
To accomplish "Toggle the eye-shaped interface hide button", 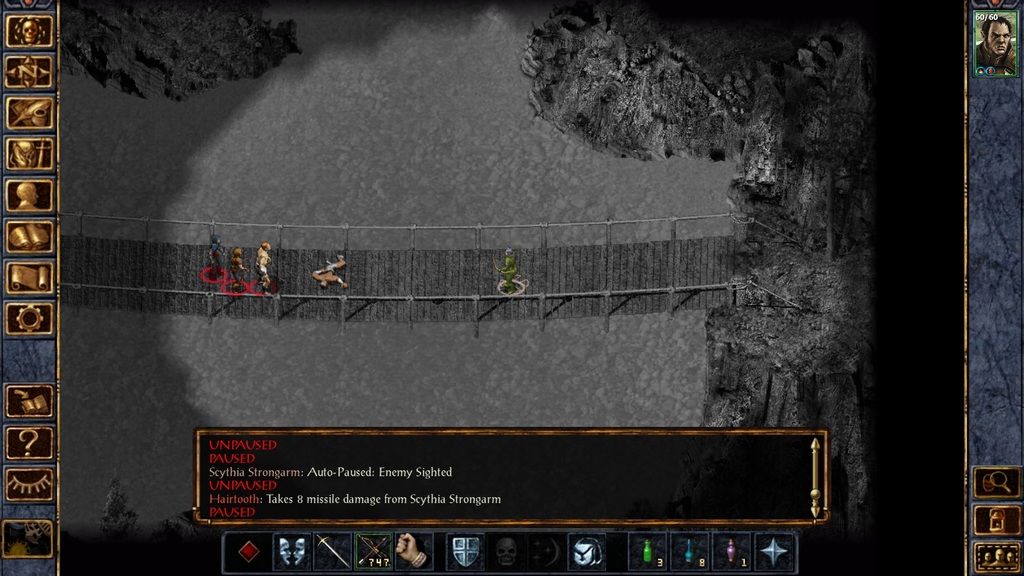I will tap(29, 484).
